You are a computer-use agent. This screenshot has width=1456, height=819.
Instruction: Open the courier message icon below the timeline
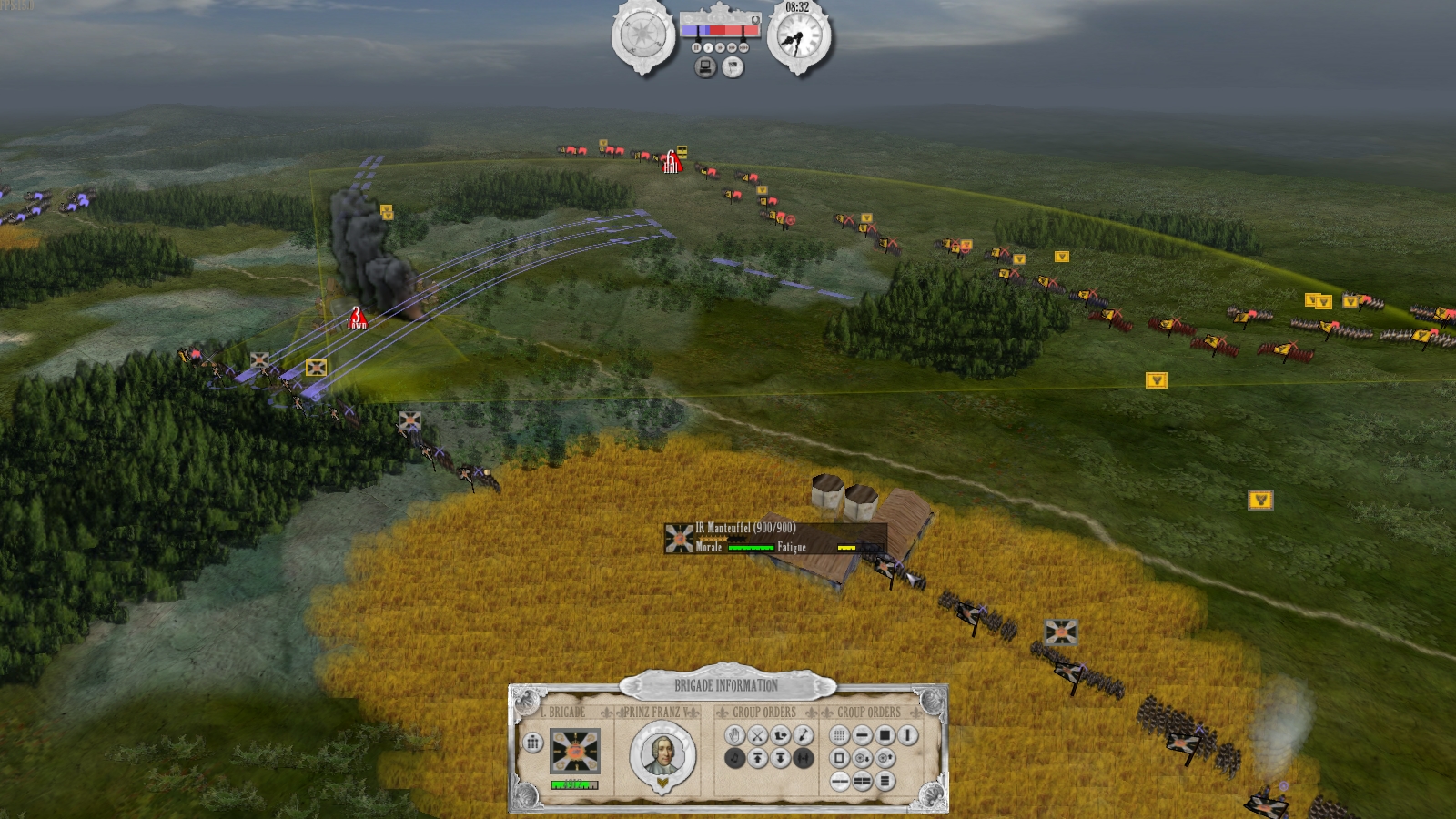(733, 66)
